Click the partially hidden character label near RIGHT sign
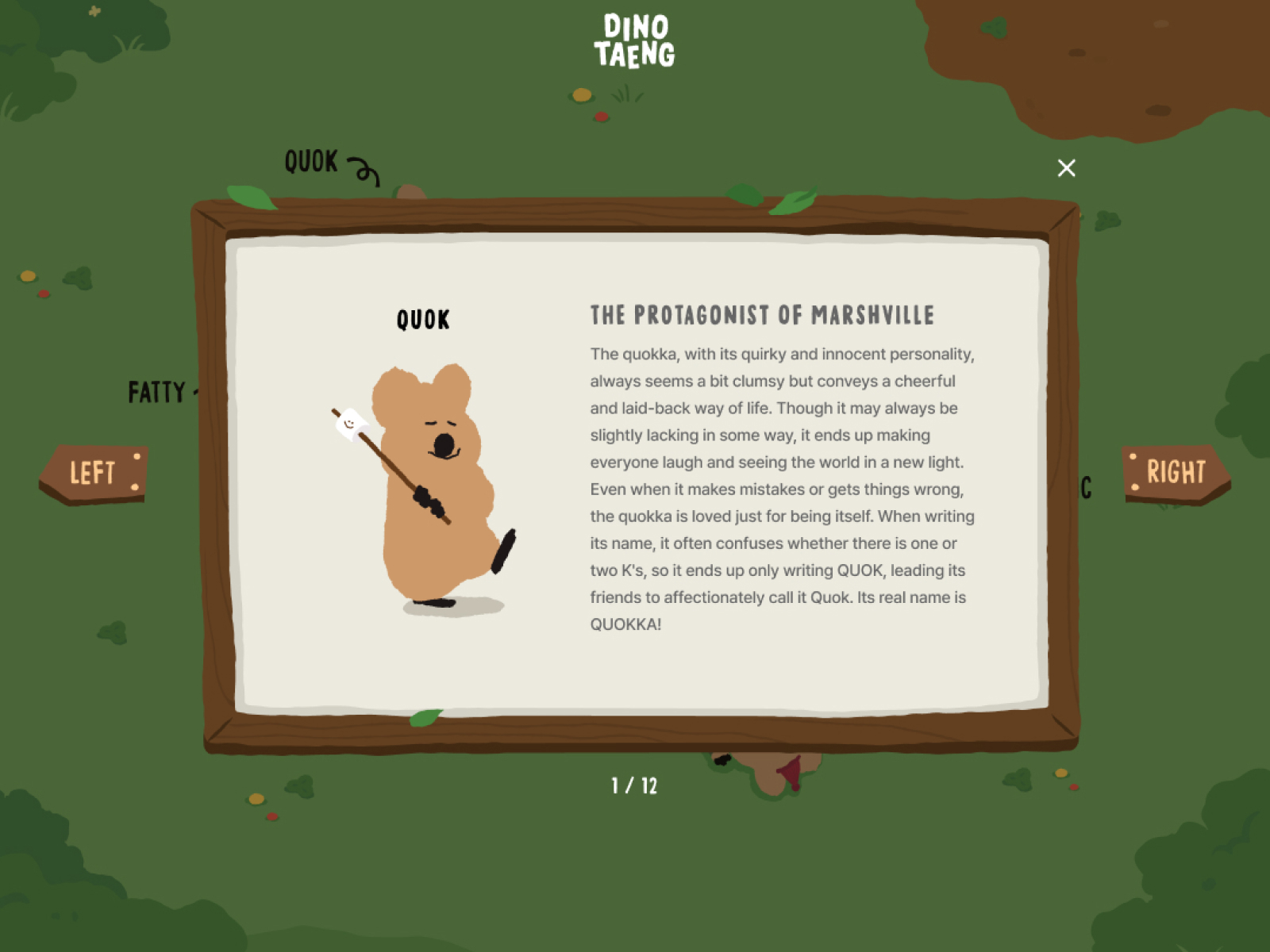This screenshot has width=1270, height=952. click(x=1086, y=489)
